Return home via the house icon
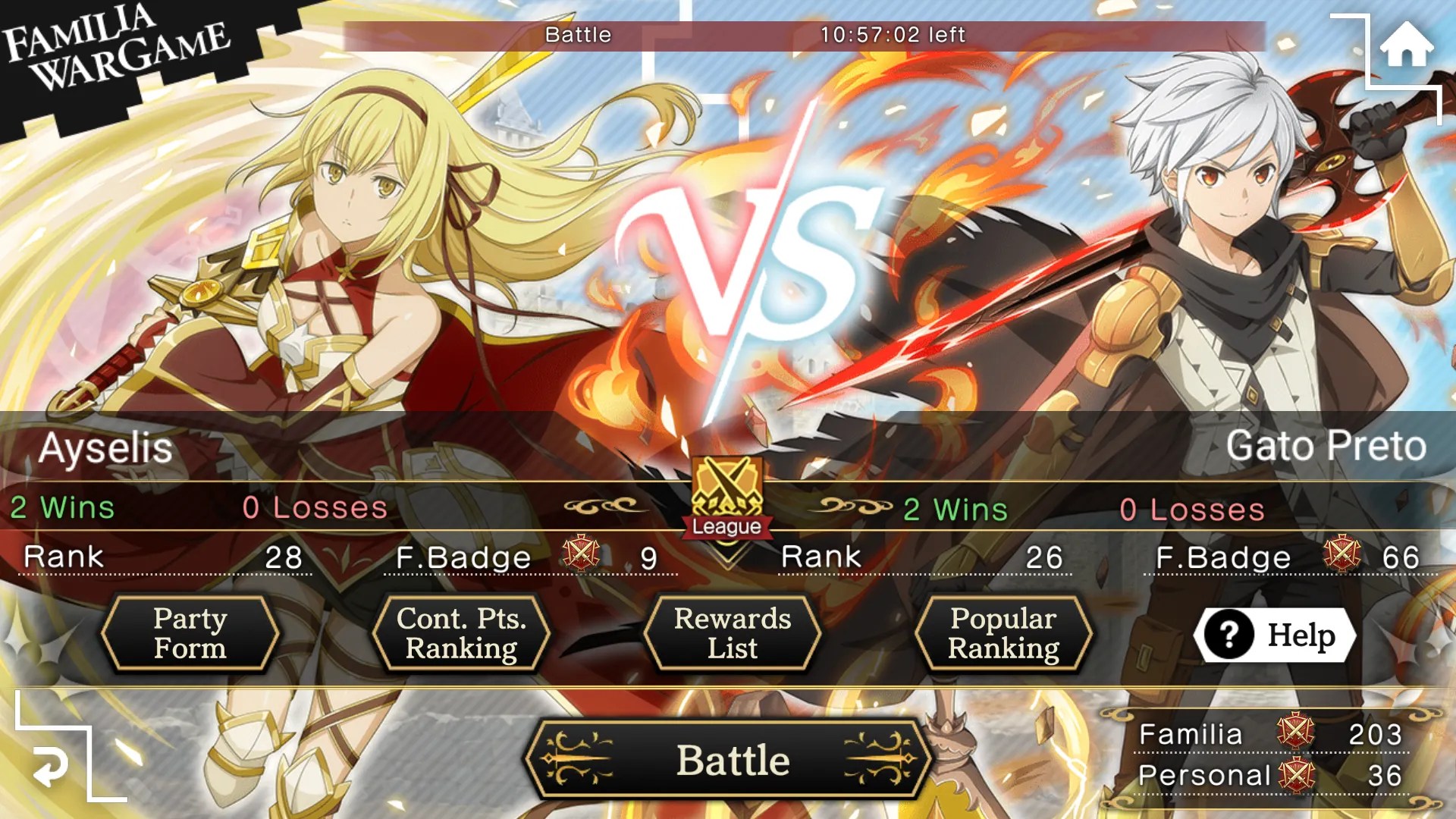1456x819 pixels. [1405, 45]
